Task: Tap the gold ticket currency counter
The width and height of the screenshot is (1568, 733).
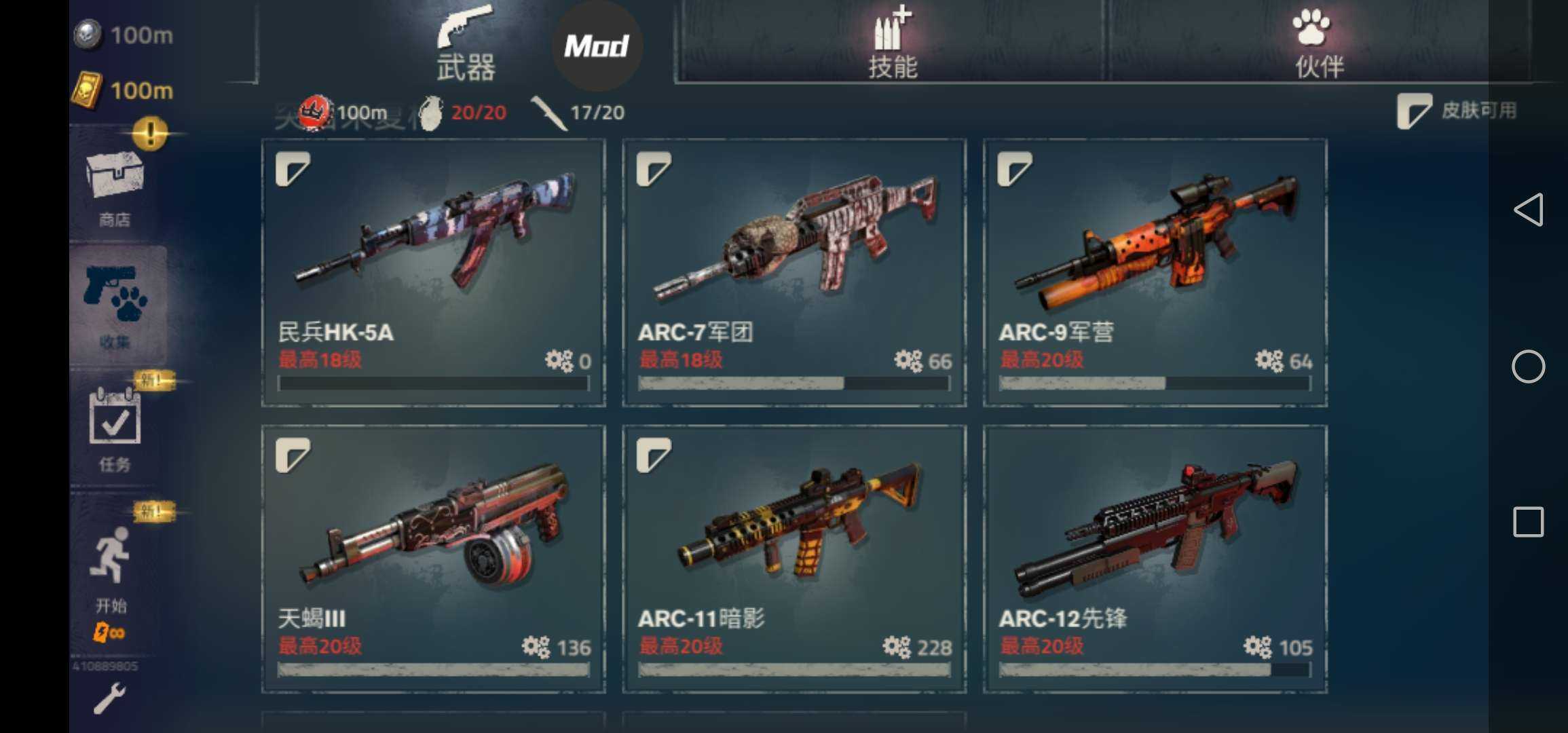Action: tap(123, 90)
